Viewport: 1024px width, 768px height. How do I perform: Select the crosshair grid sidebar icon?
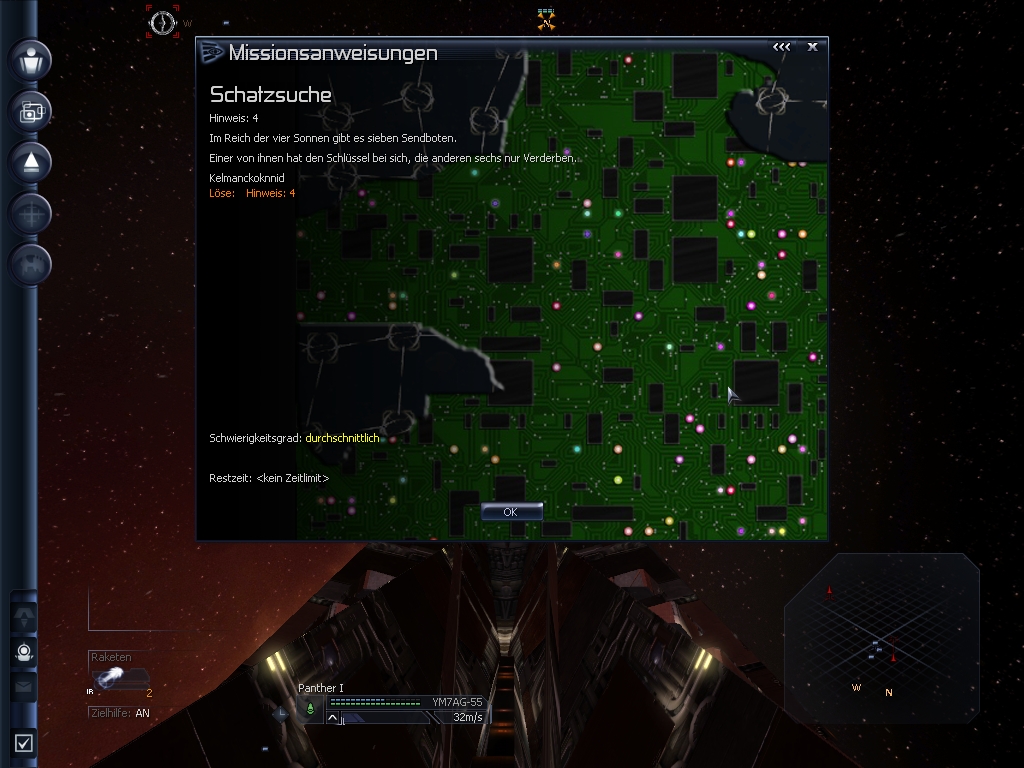[x=30, y=214]
